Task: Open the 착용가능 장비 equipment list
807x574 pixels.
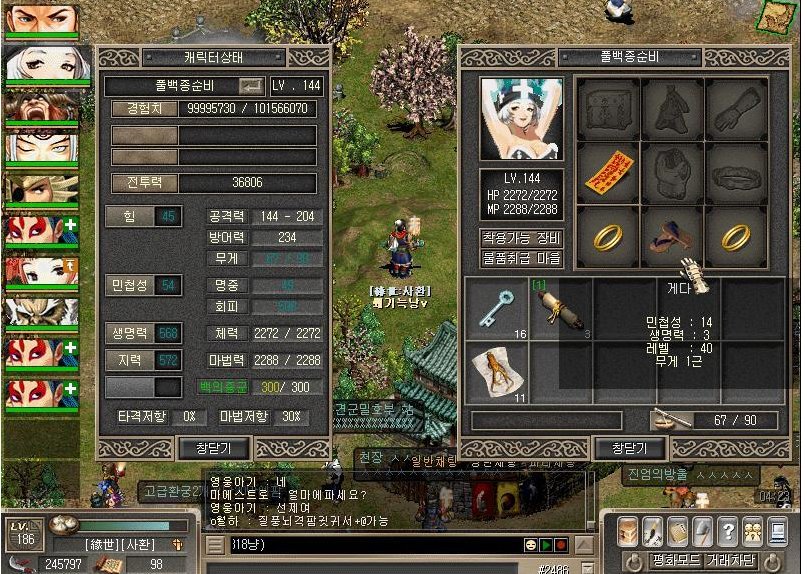Action: pos(521,238)
